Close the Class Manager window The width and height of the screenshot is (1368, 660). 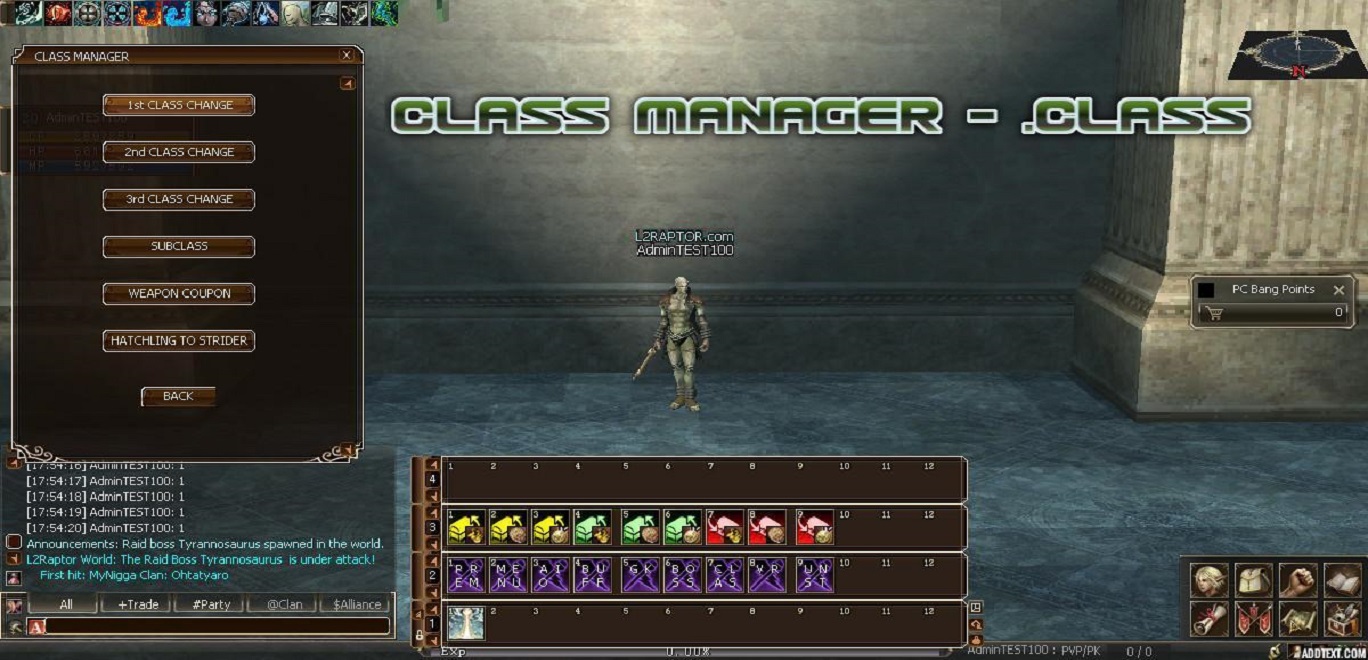346,56
